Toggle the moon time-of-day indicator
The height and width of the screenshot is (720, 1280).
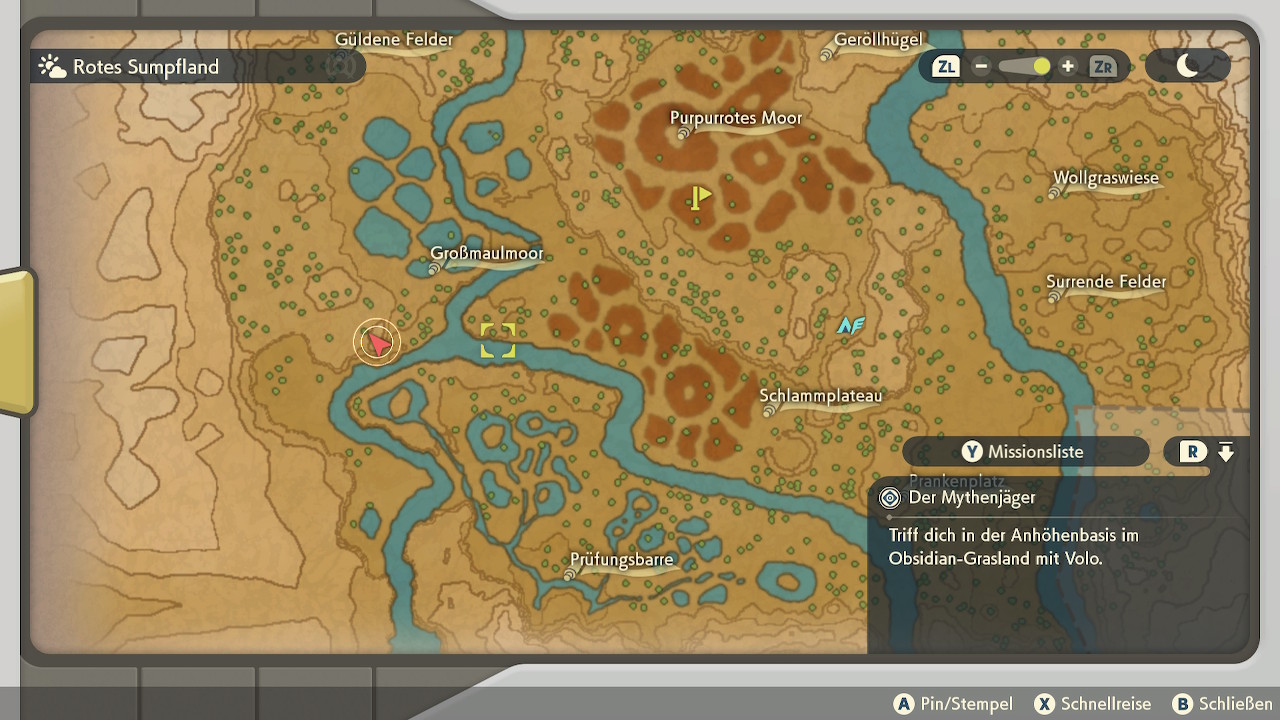tap(1187, 67)
